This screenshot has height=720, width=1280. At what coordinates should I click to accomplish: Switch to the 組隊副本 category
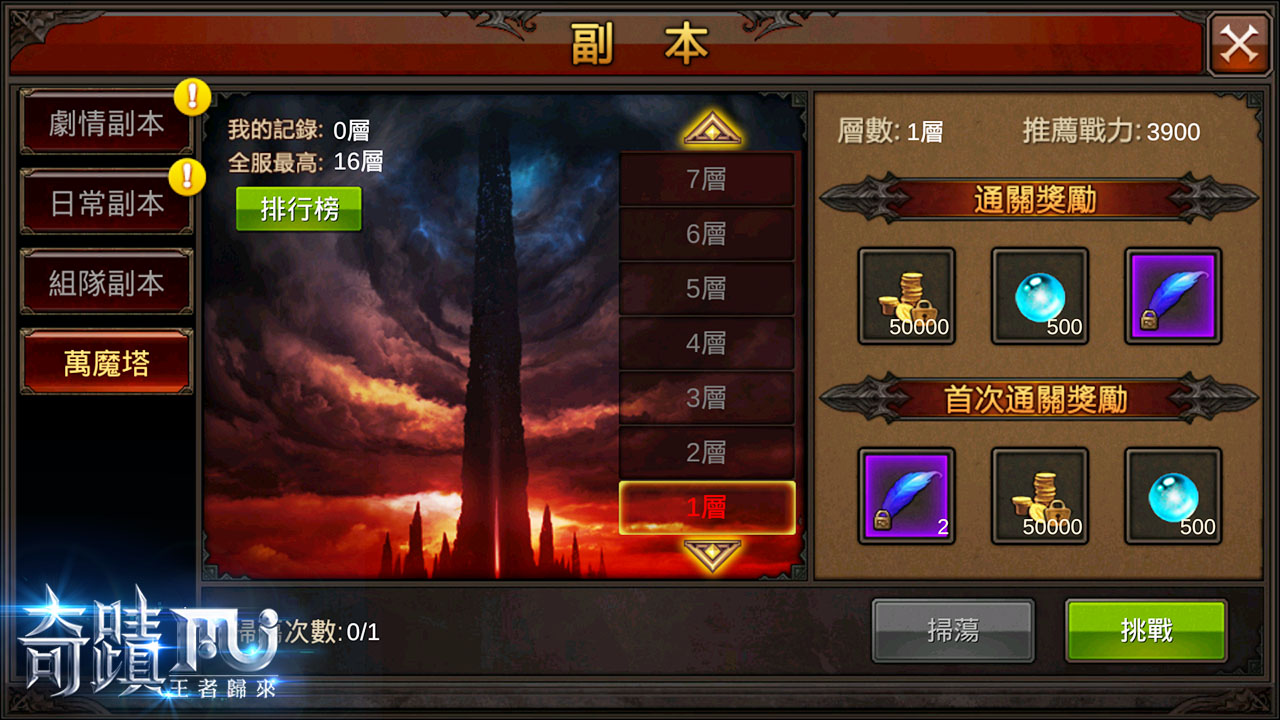pyautogui.click(x=105, y=283)
